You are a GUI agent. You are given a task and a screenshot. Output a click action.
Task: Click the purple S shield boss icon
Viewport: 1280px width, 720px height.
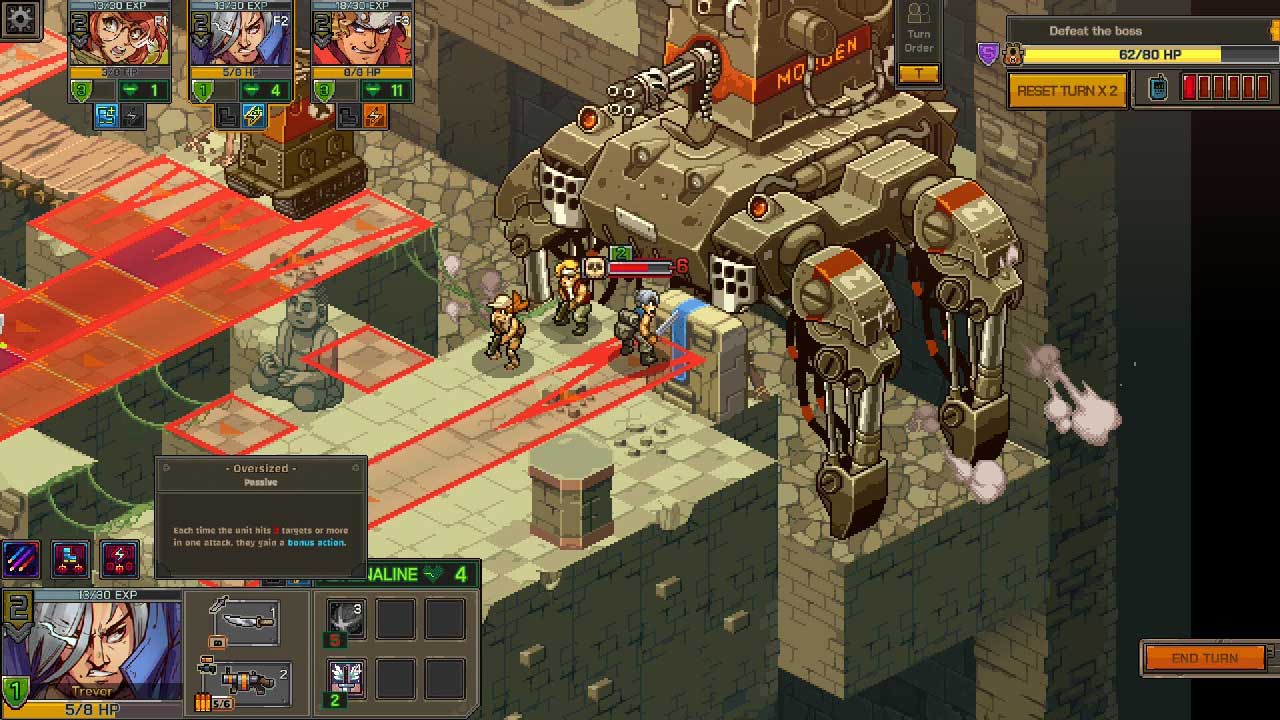tap(988, 55)
